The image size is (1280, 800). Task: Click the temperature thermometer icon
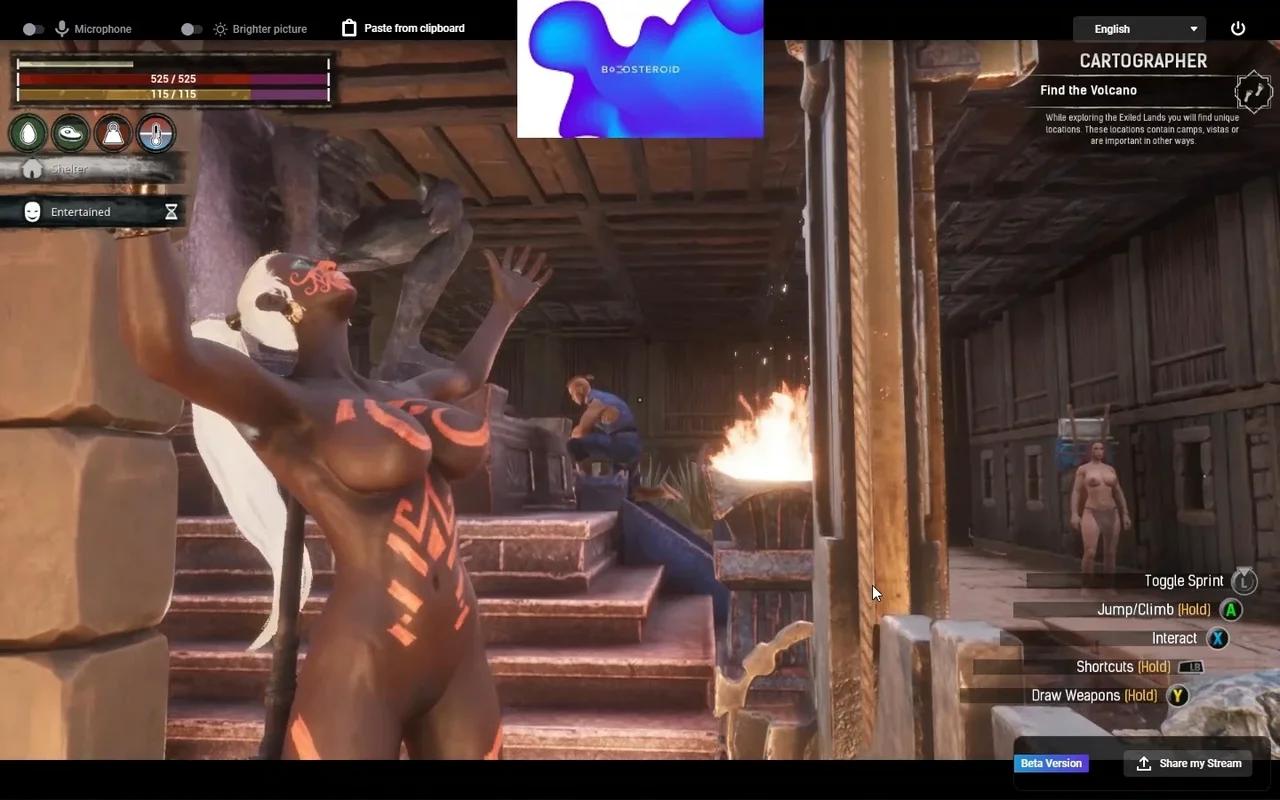coord(155,133)
